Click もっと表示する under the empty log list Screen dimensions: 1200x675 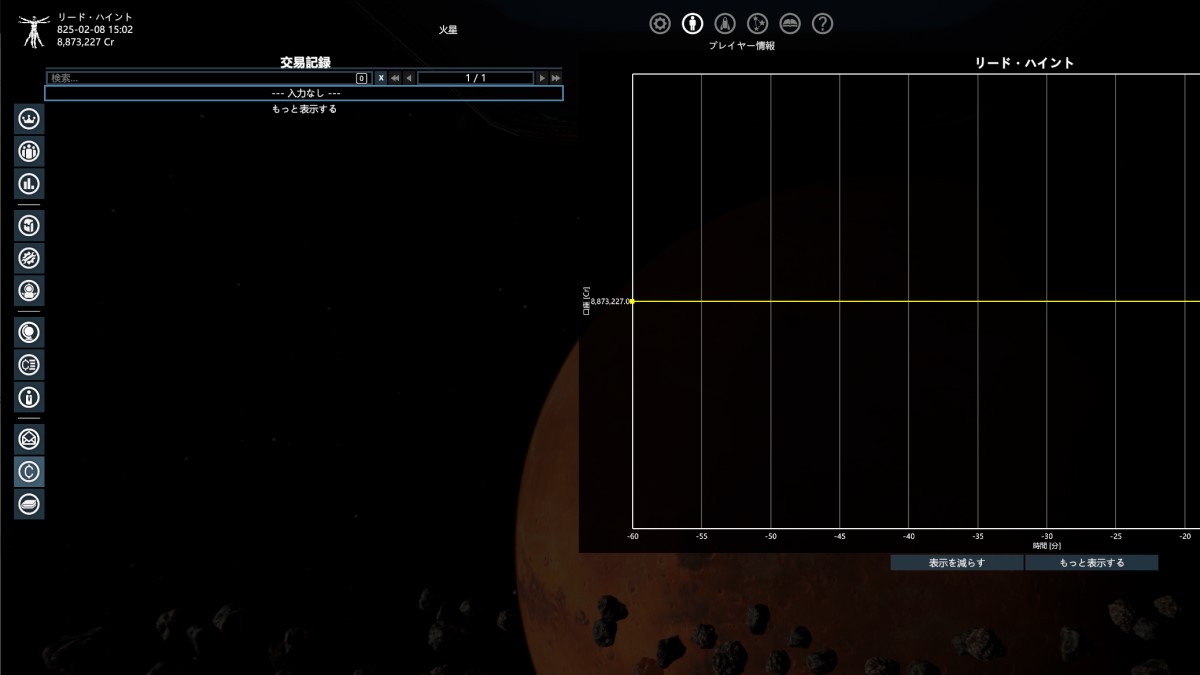pos(304,109)
